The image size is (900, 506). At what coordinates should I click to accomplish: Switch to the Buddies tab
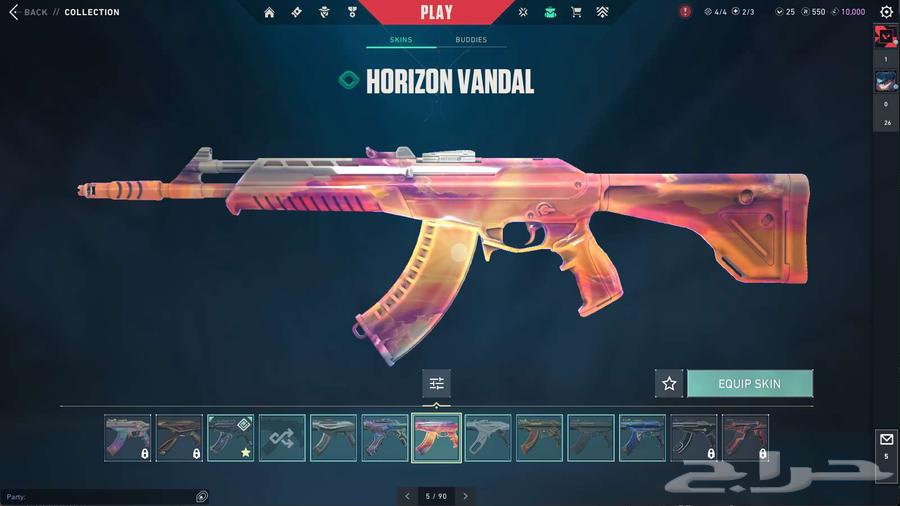[471, 40]
